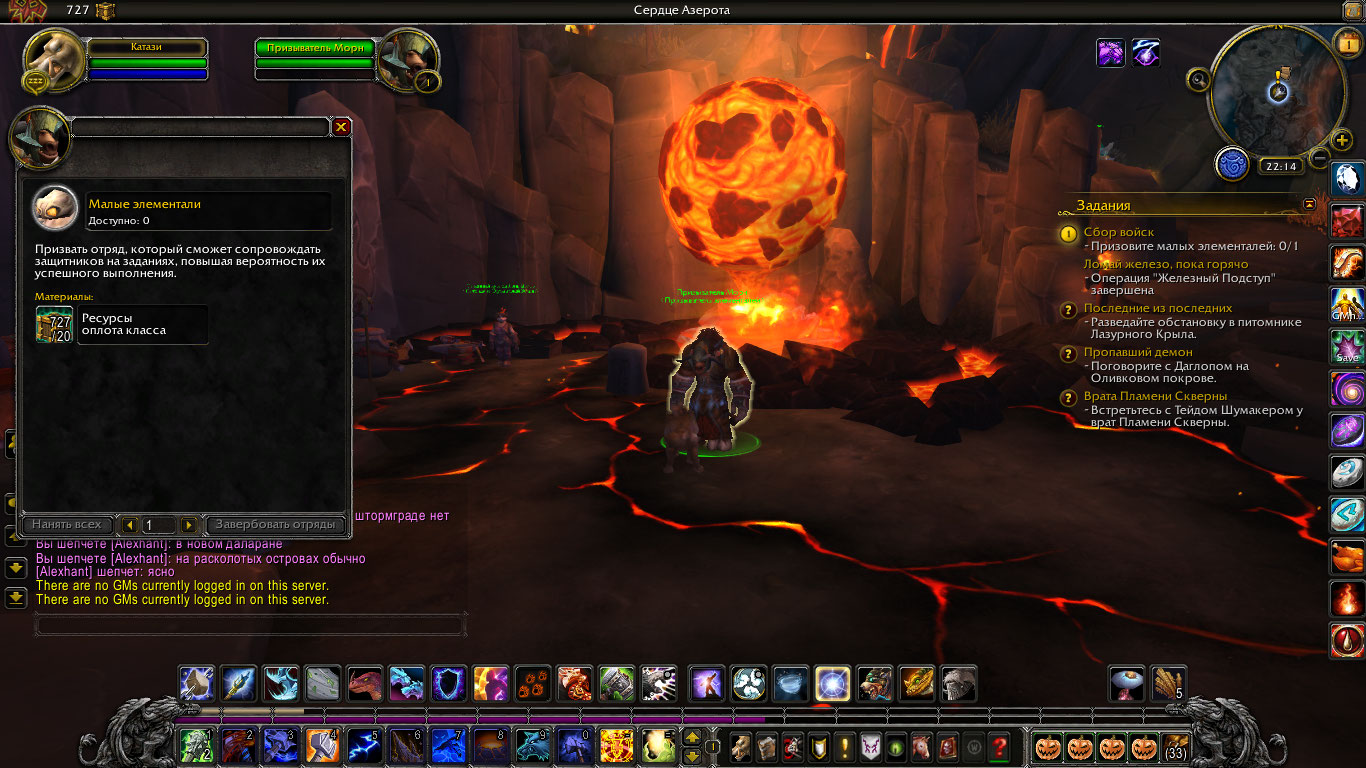Close the troop recruitment window
The height and width of the screenshot is (768, 1366).
pos(341,127)
